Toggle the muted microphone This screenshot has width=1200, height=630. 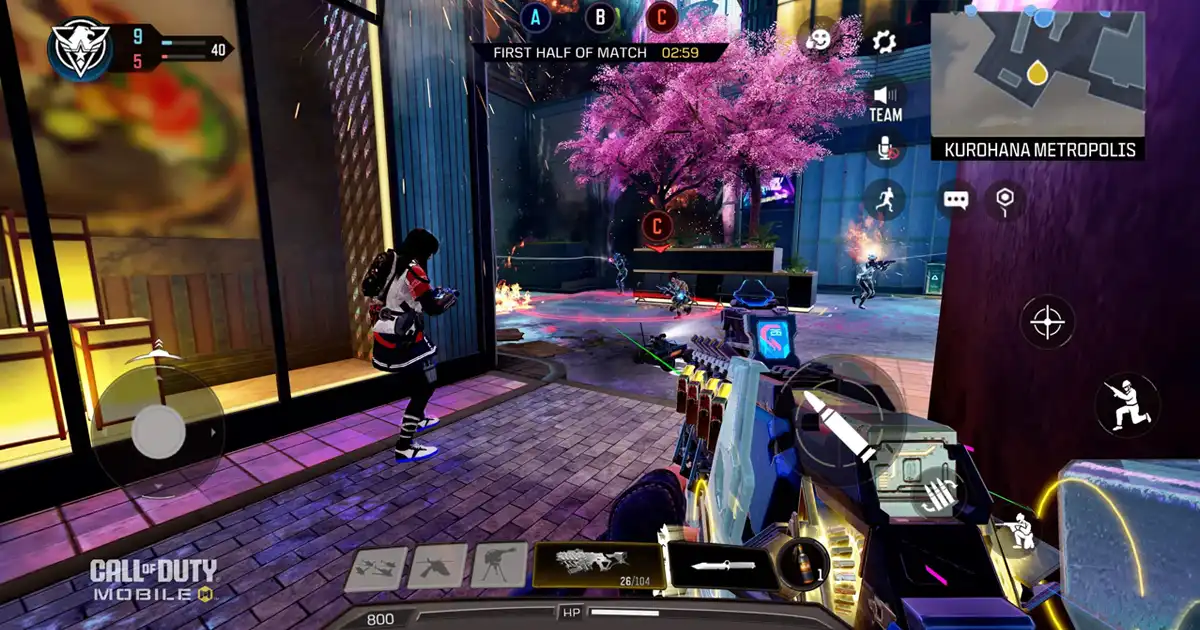885,151
